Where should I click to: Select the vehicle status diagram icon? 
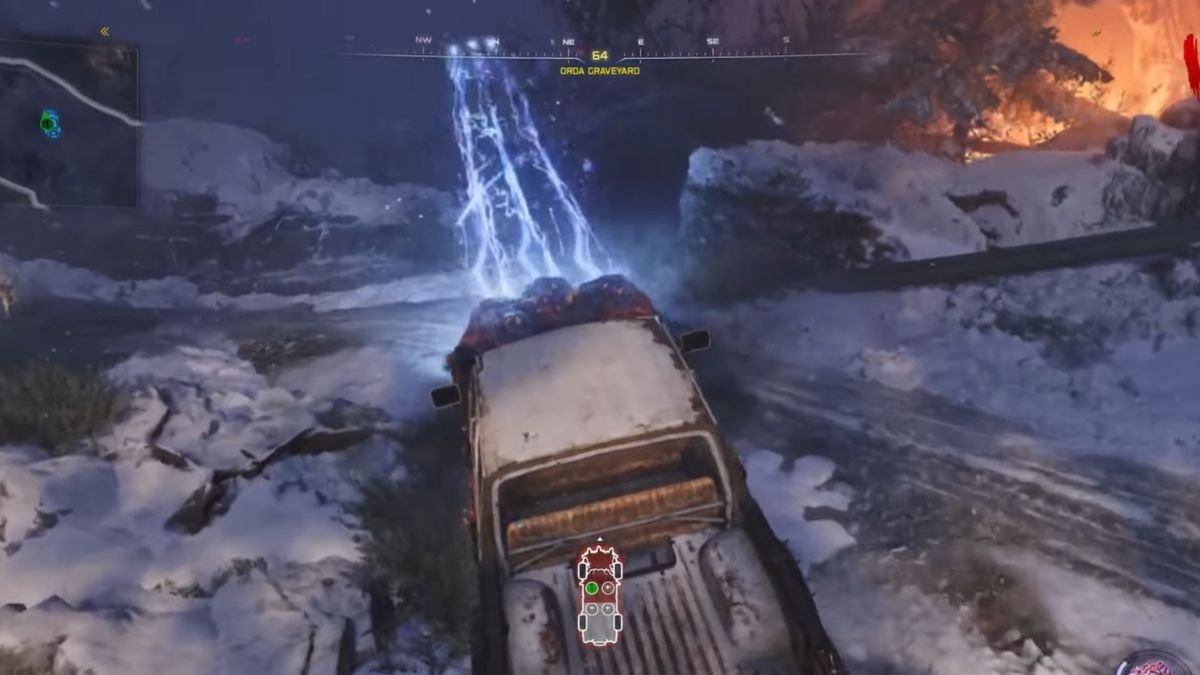point(600,596)
